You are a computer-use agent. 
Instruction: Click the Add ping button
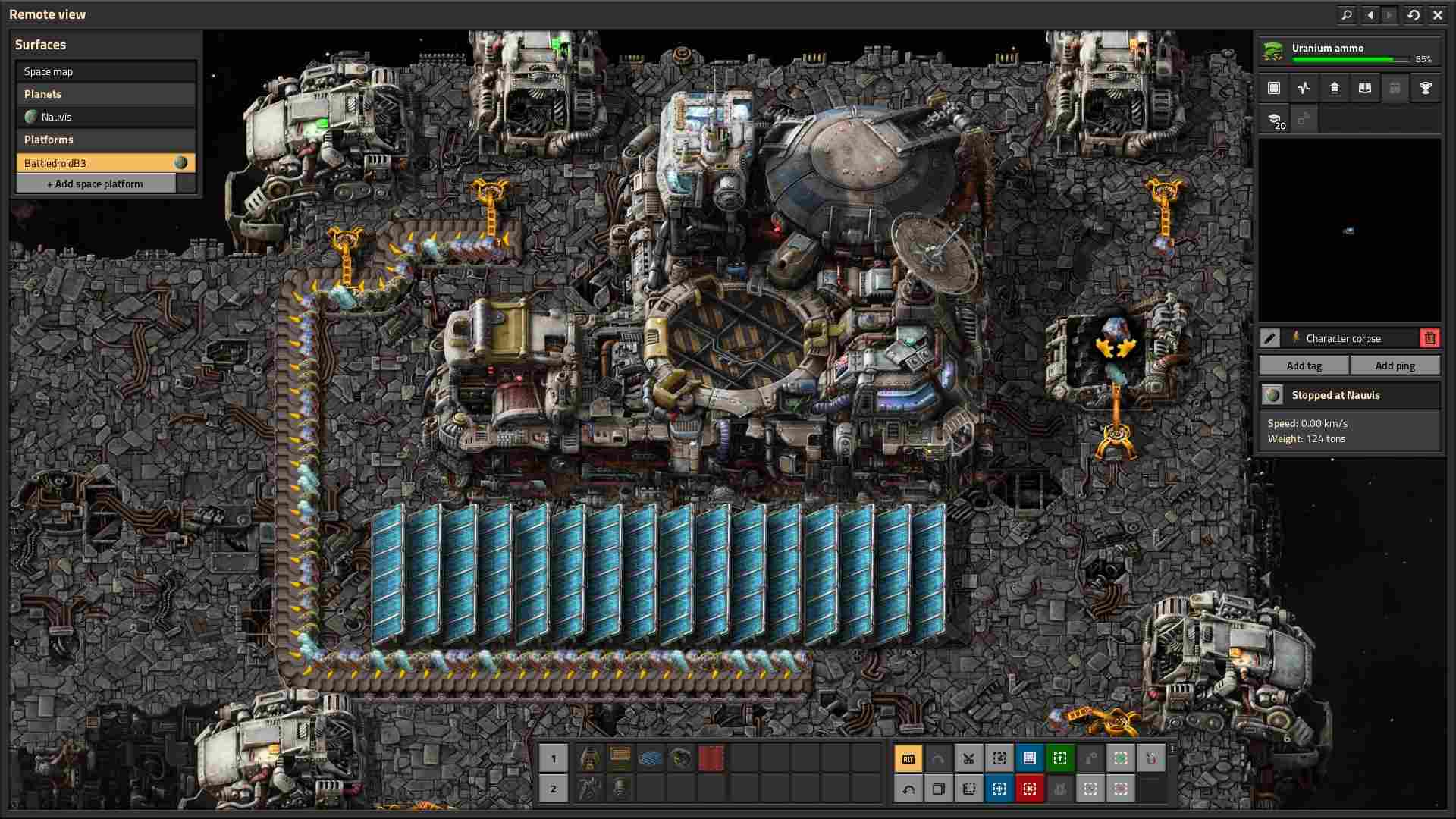tap(1395, 366)
